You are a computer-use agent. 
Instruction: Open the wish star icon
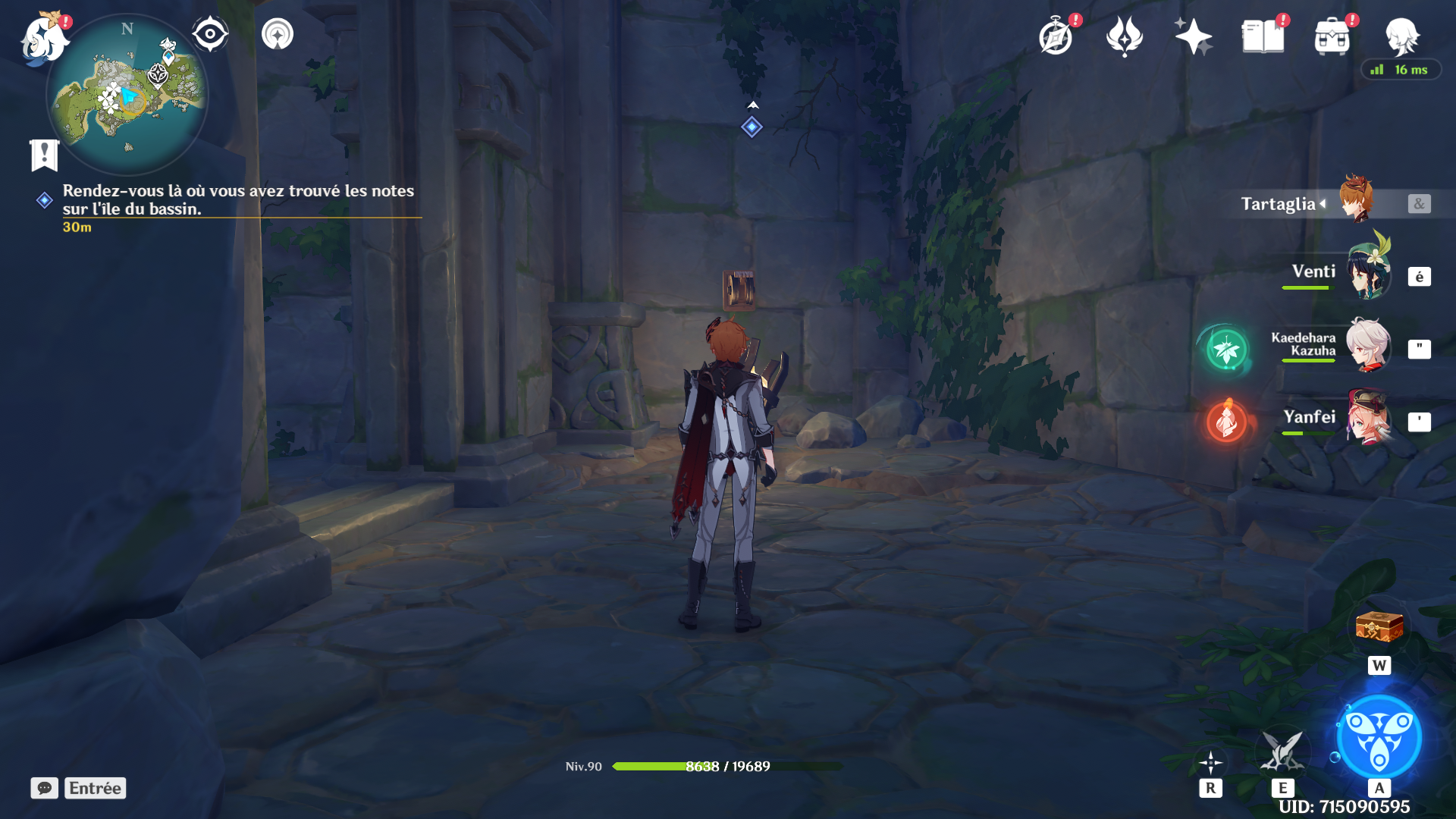point(1193,36)
